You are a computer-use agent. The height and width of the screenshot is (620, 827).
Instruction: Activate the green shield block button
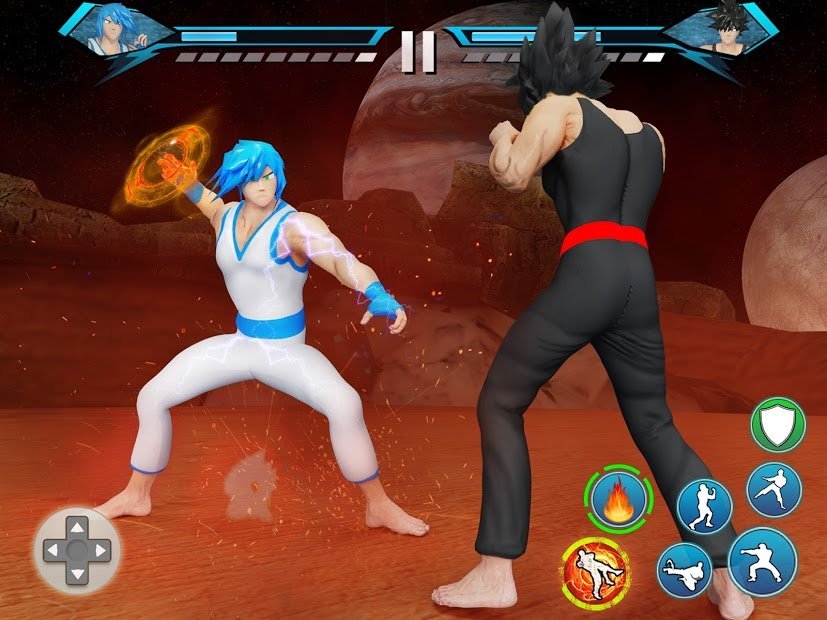click(x=777, y=425)
